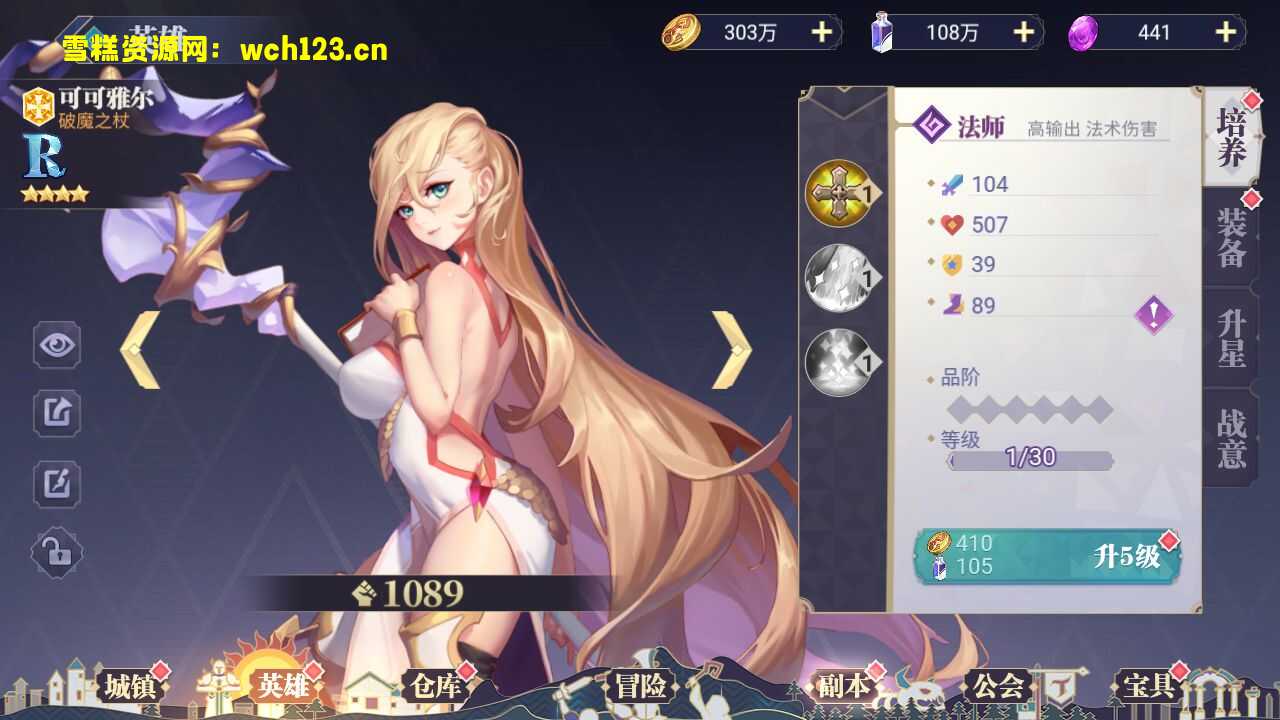Toggle the hero lock icon
1280x720 pixels.
click(57, 551)
